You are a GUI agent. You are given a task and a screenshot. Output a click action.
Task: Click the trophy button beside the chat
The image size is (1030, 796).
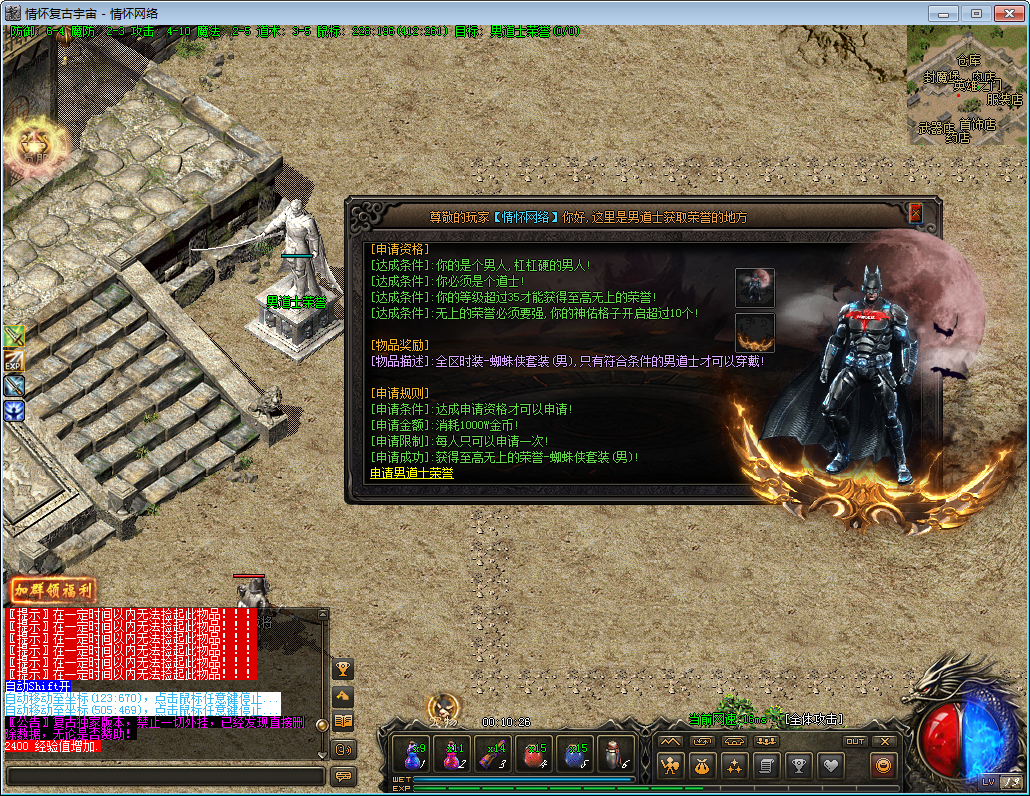click(343, 668)
